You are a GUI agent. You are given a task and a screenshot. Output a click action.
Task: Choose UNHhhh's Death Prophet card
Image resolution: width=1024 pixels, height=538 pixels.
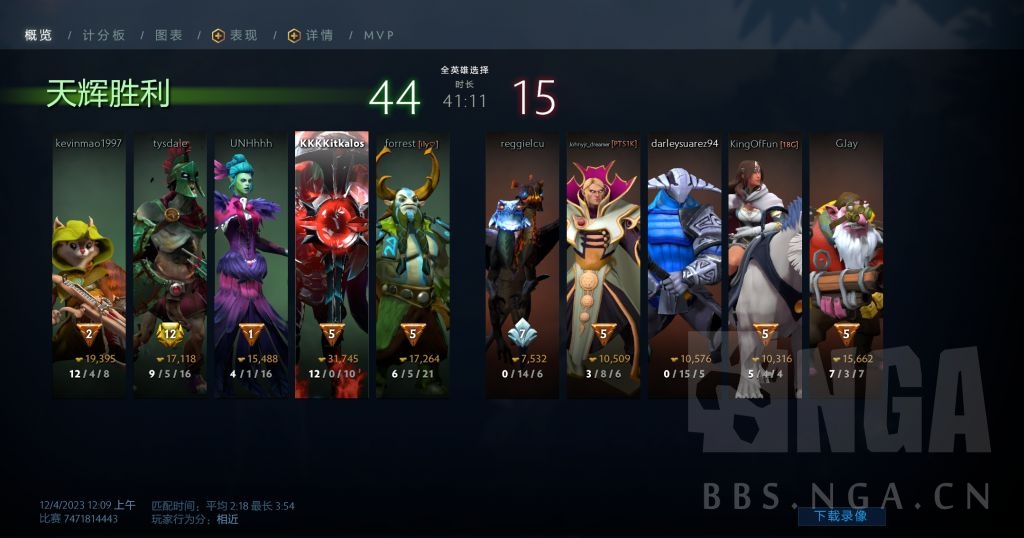251,265
